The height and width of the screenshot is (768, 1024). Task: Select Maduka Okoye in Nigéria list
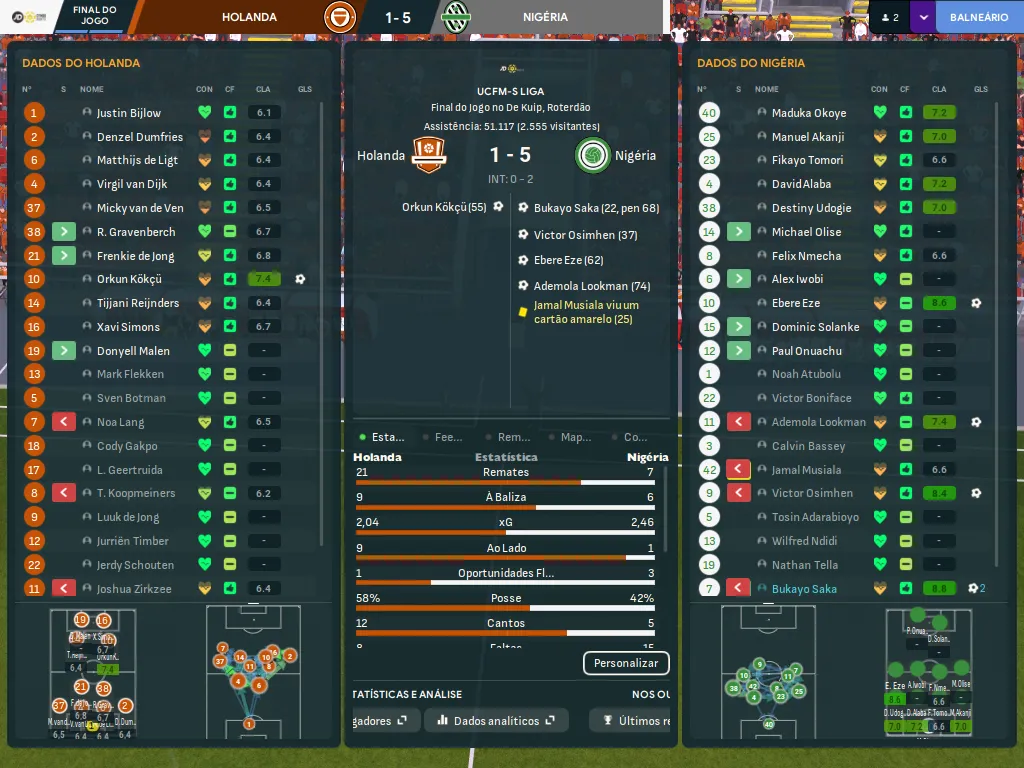click(x=809, y=113)
